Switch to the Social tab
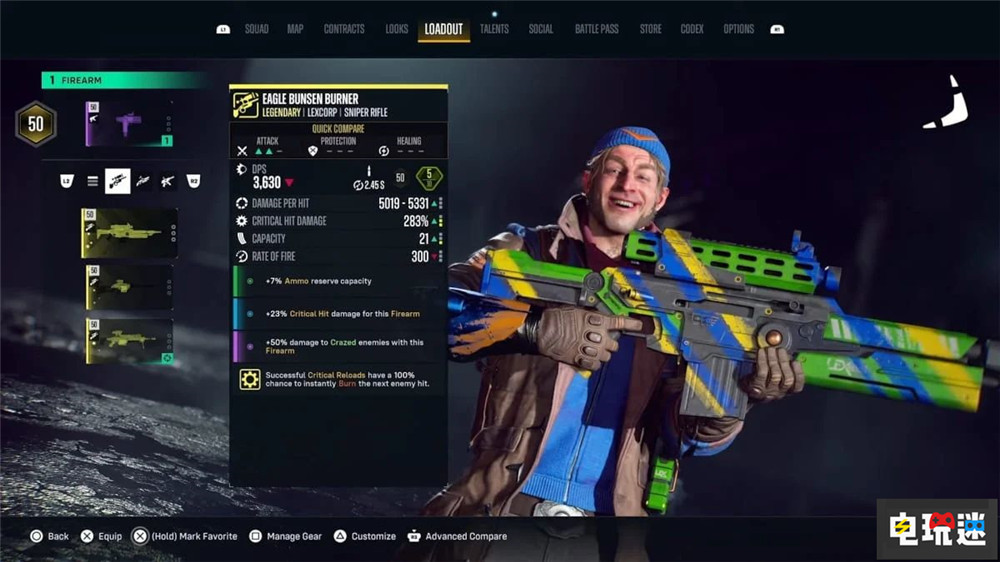 [x=541, y=29]
